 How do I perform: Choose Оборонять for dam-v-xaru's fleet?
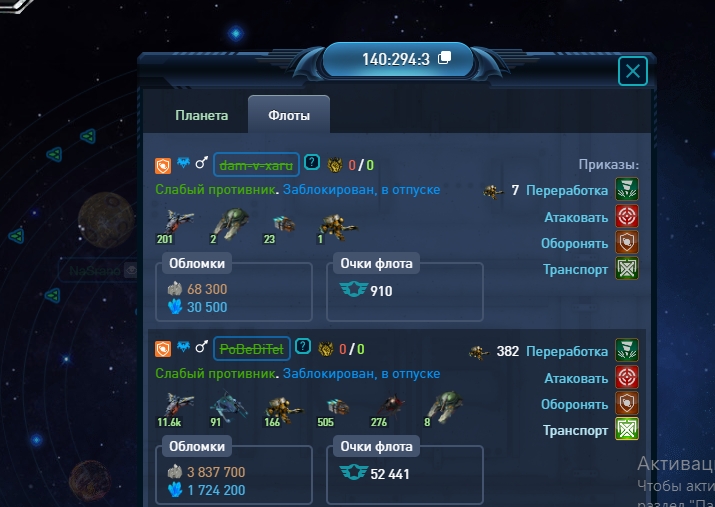coord(627,243)
